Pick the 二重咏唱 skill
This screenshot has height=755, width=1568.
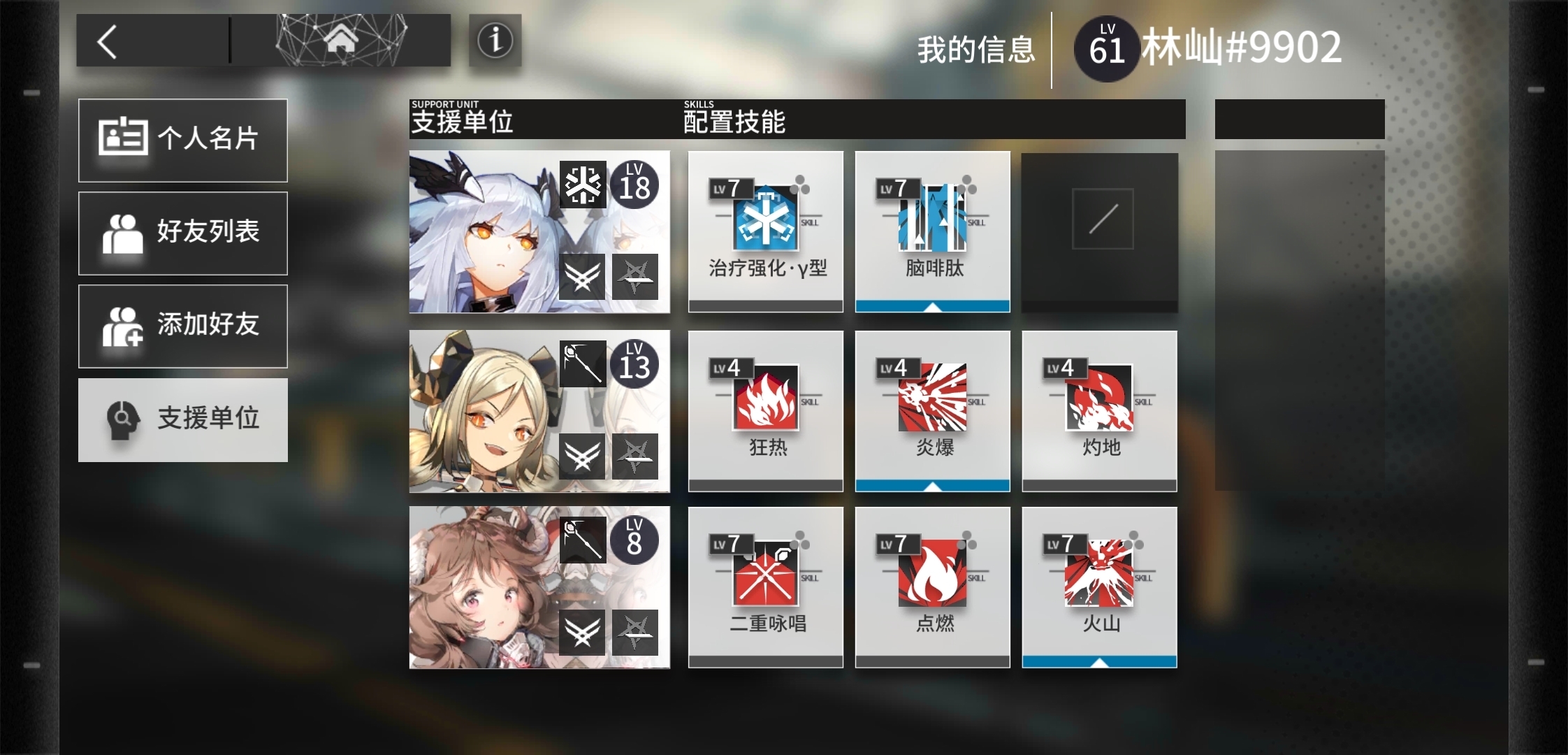[766, 587]
